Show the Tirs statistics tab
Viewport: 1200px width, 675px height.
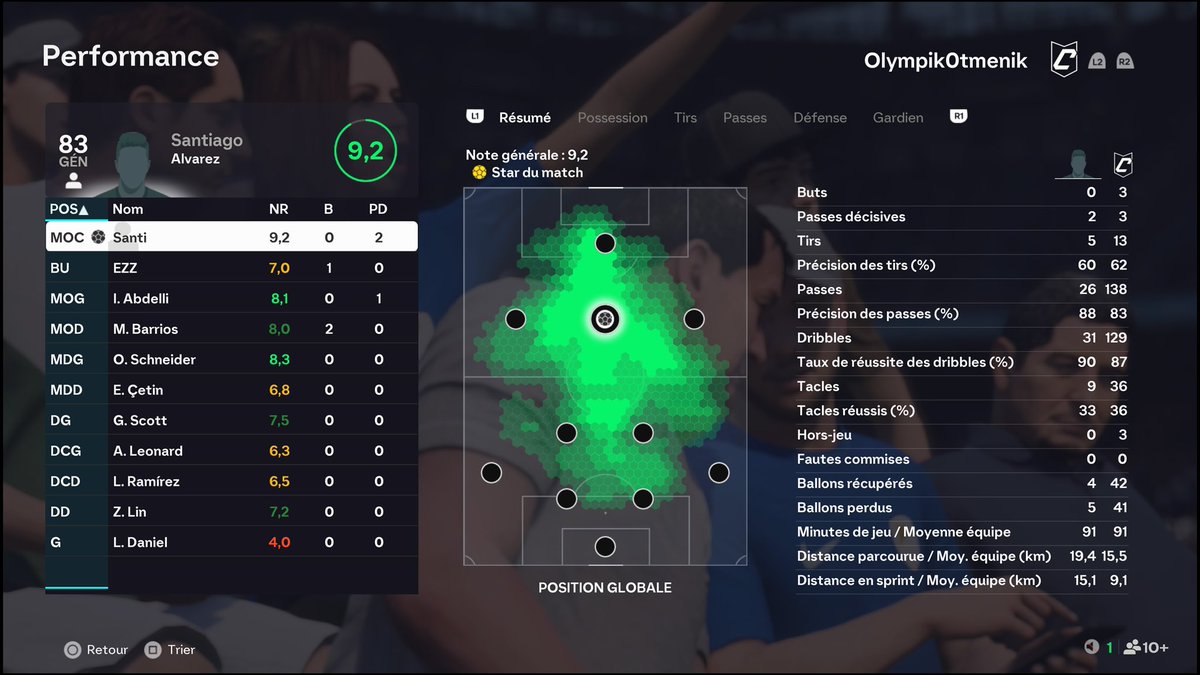(685, 118)
